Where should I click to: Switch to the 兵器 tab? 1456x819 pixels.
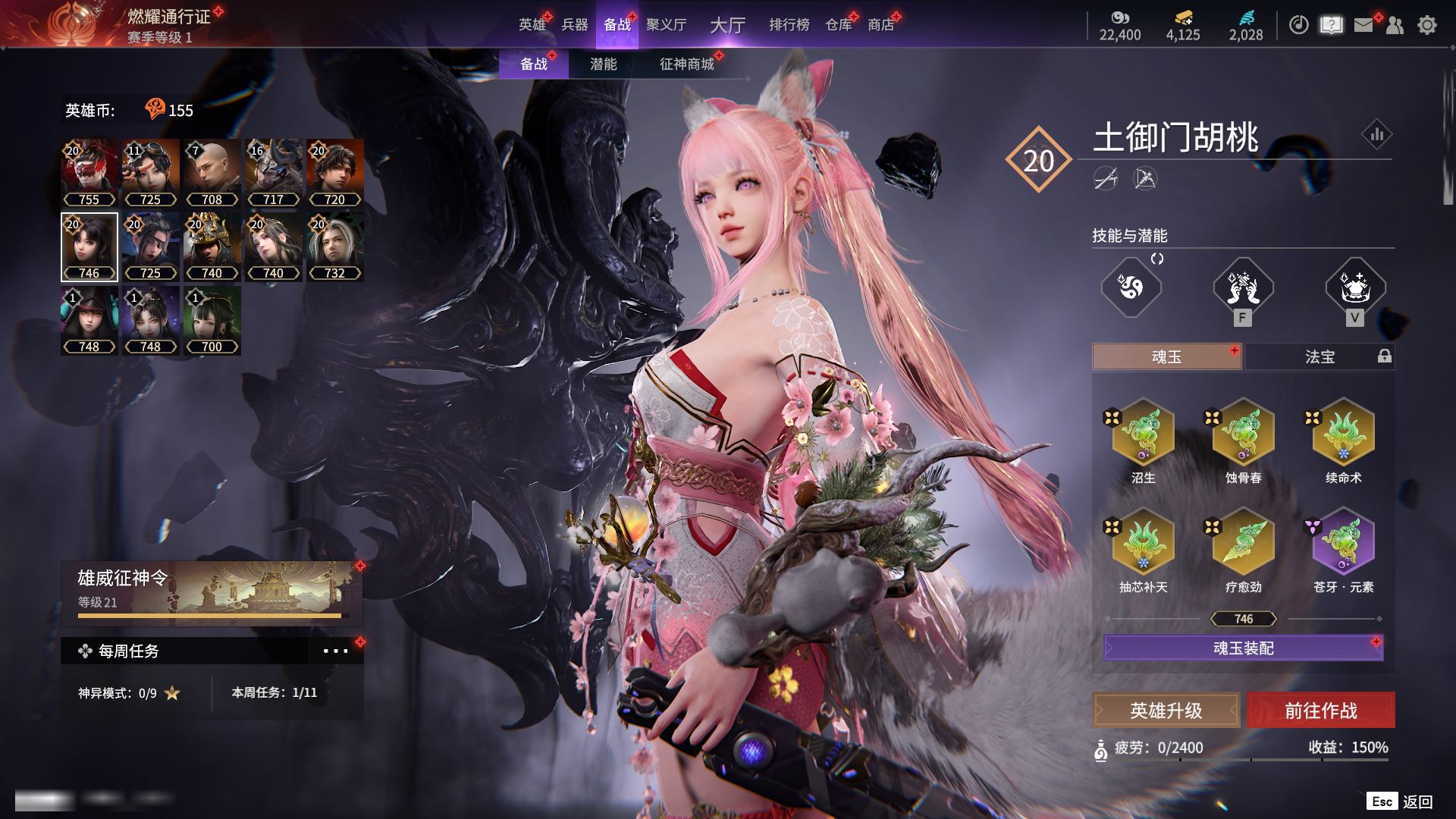(x=575, y=25)
